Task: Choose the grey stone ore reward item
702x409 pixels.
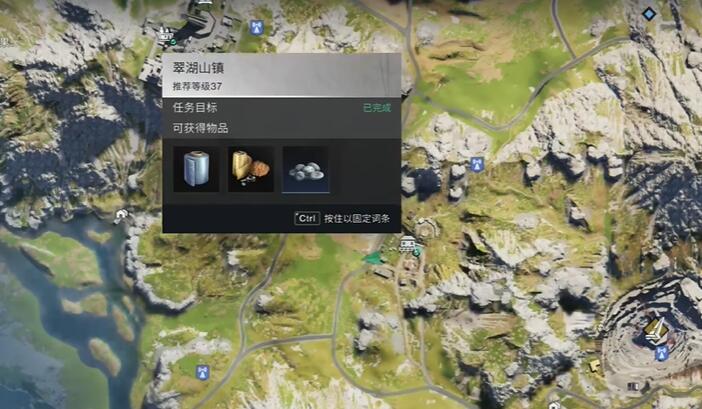Action: point(305,169)
